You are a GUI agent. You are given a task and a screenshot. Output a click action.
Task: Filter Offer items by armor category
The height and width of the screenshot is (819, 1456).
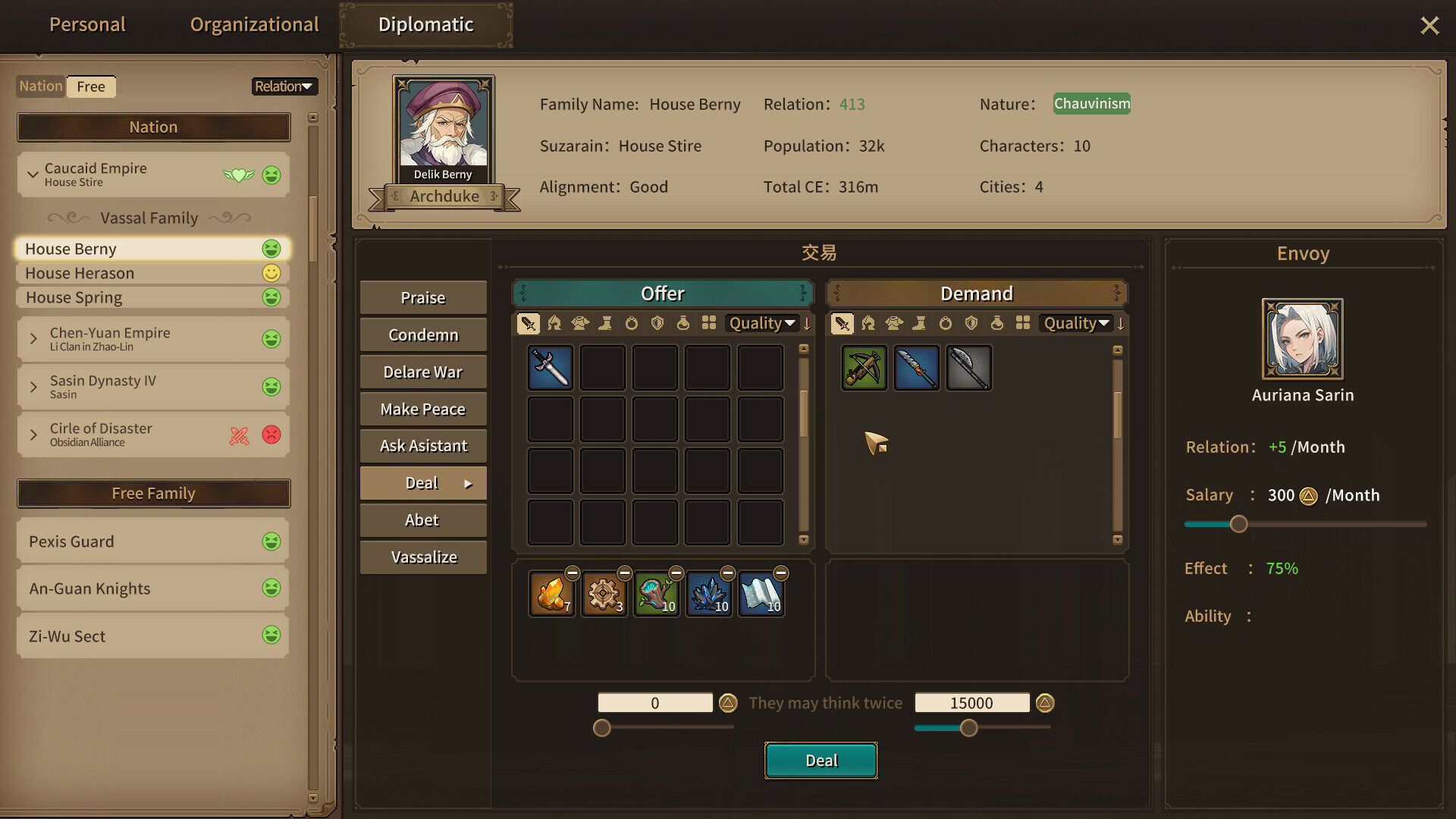click(581, 323)
